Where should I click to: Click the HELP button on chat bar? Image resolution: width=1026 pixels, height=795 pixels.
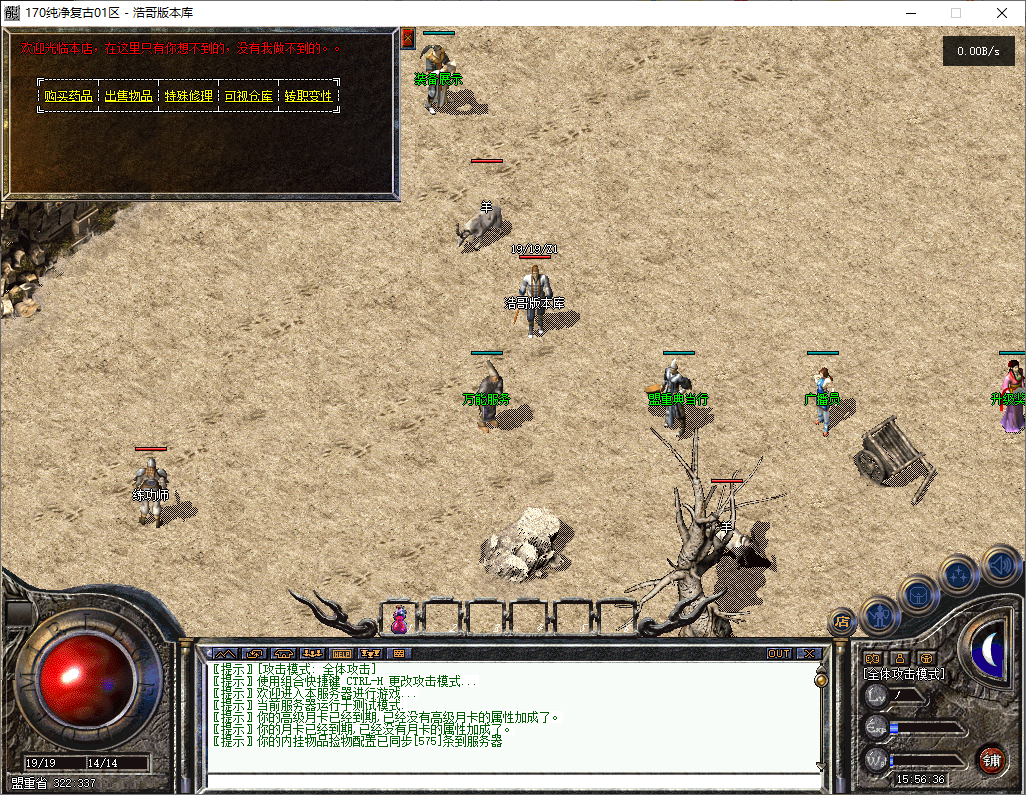pyautogui.click(x=342, y=653)
